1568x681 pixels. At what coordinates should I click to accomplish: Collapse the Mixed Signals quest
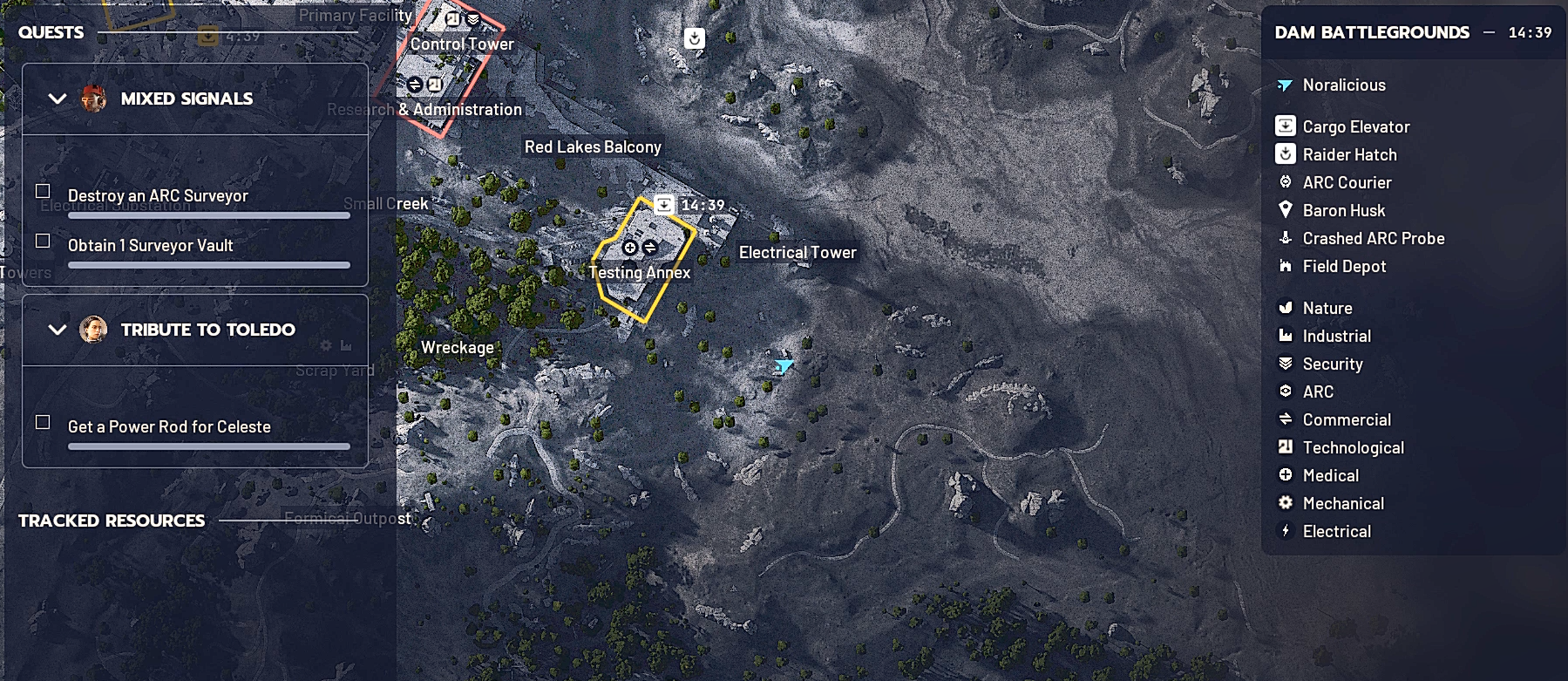point(58,99)
